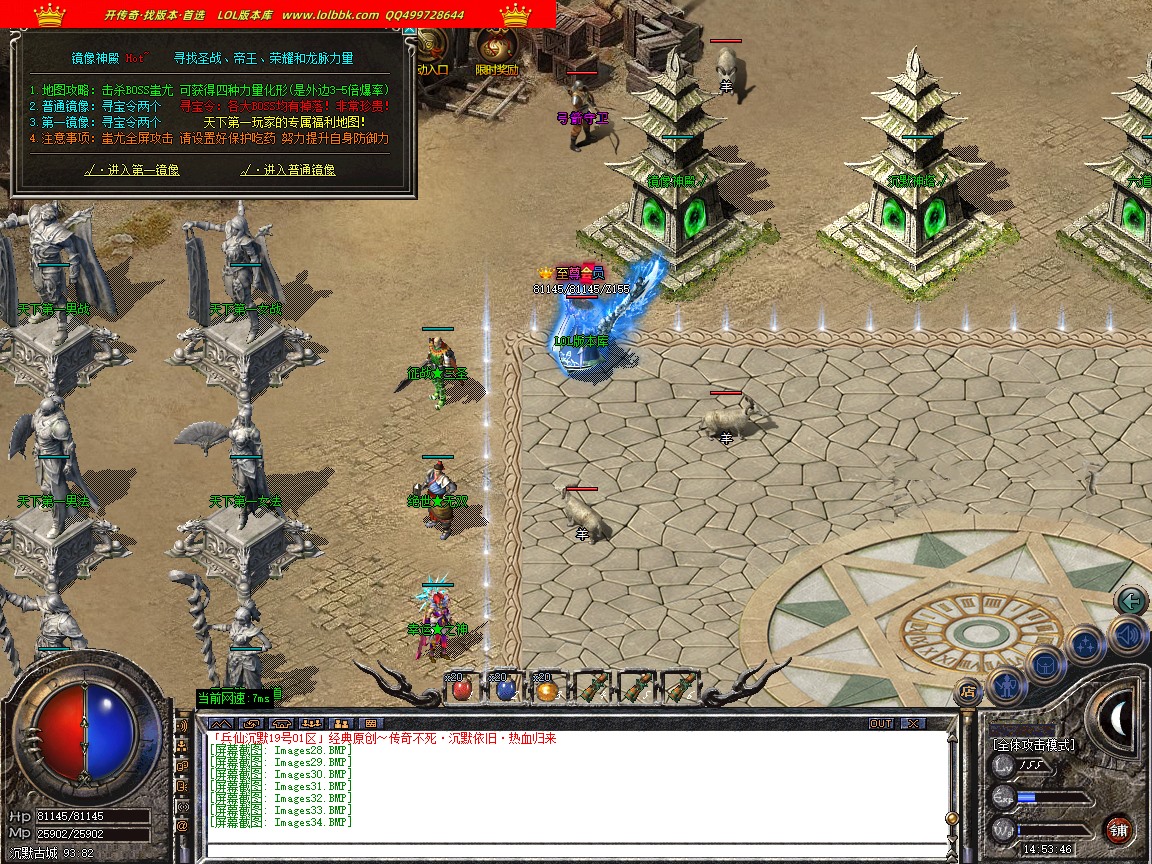This screenshot has height=864, width=1152.
Task: Use the red health potion in the hotbar
Action: point(461,688)
